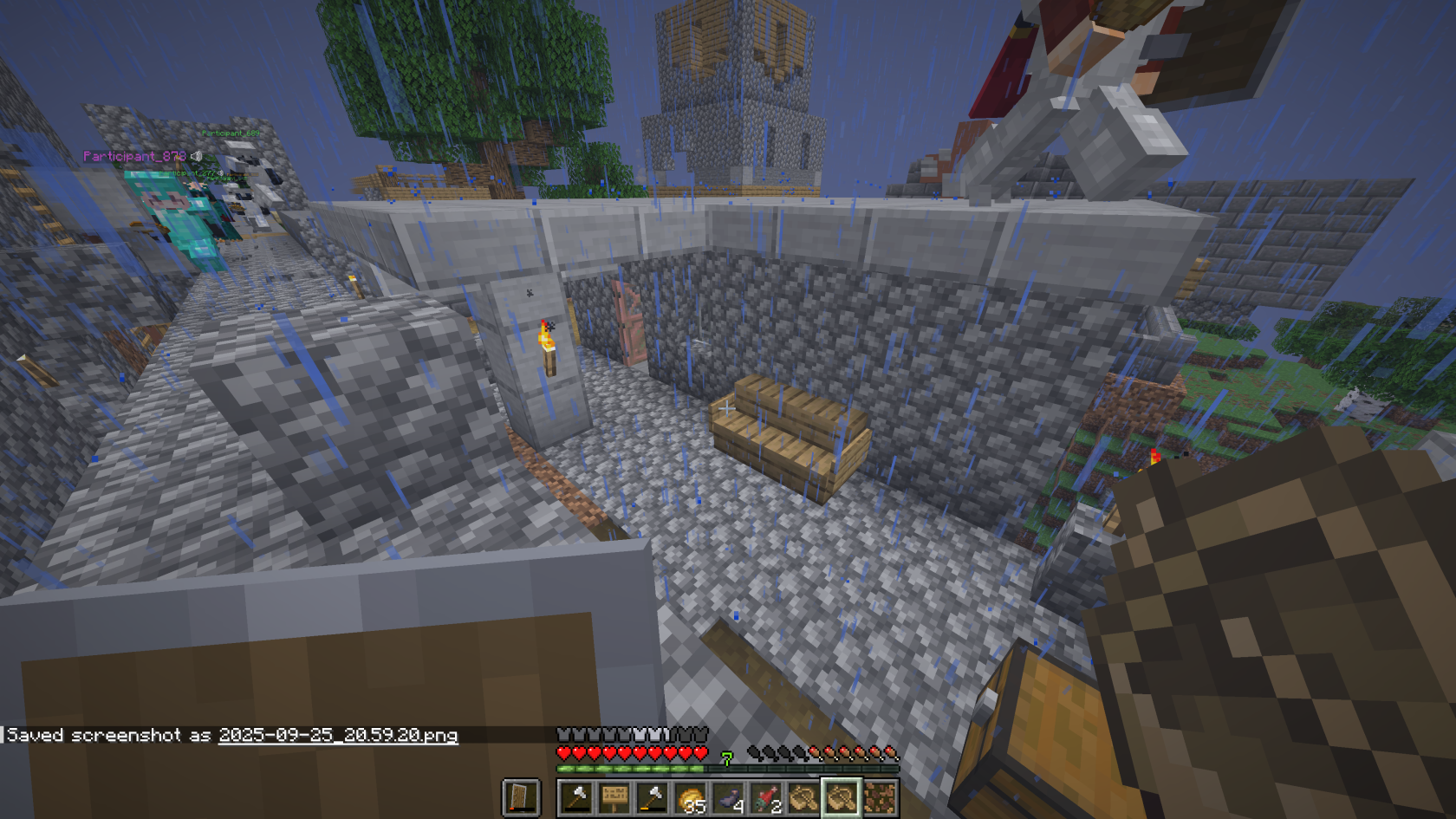Image resolution: width=1456 pixels, height=819 pixels.
Task: Open the saved screenshot file link
Action: pos(338,735)
